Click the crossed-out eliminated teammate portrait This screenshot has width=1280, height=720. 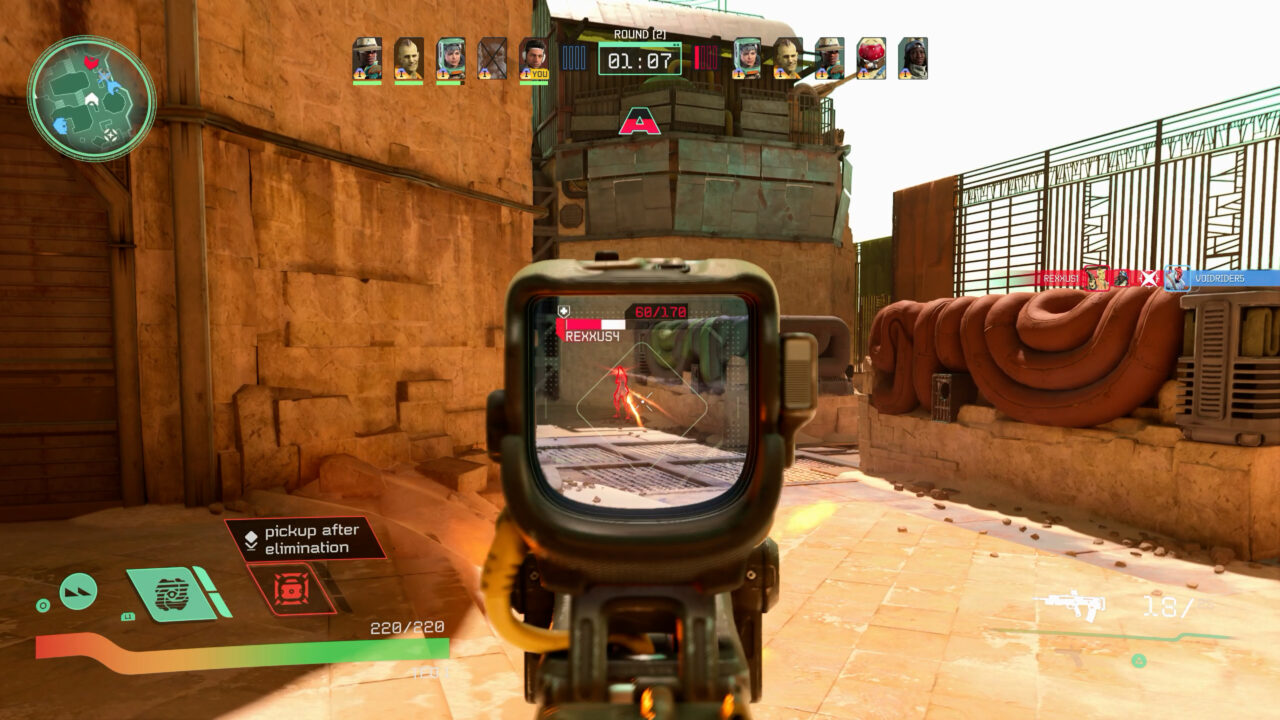pos(492,60)
